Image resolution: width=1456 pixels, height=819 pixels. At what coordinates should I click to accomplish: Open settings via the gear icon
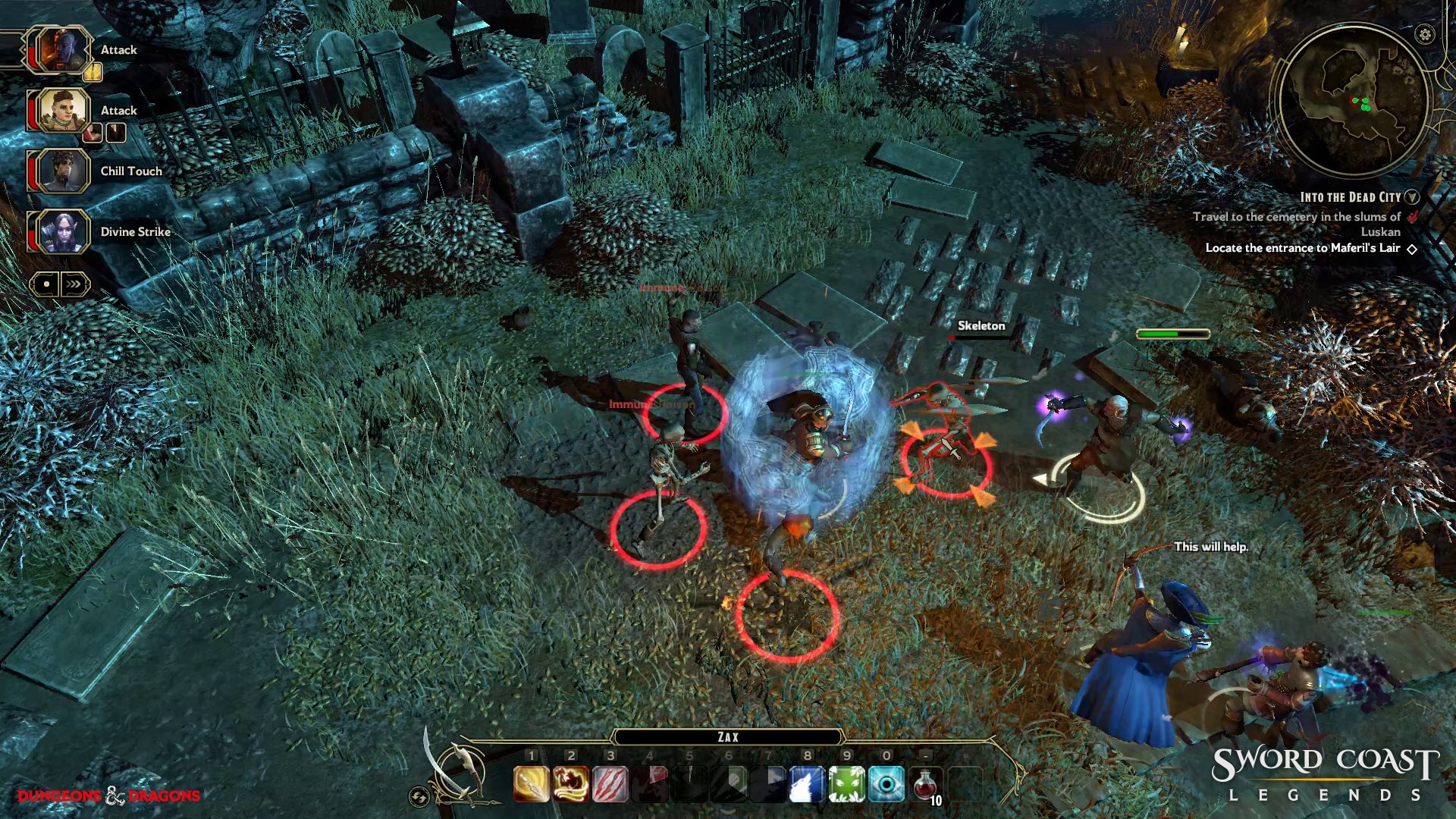pos(1425,34)
